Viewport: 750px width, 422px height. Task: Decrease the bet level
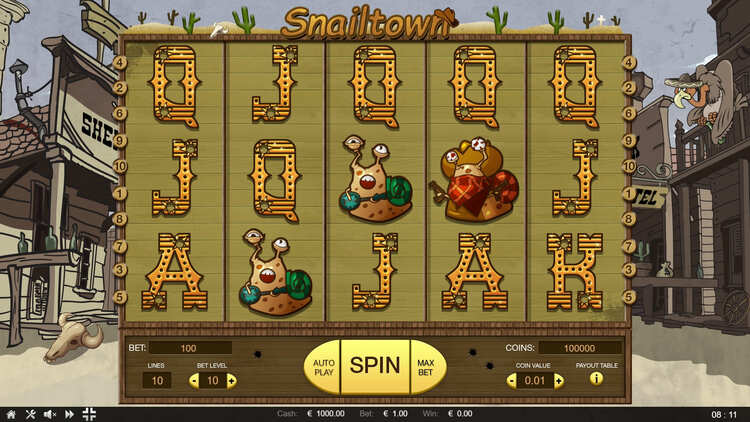pos(194,380)
